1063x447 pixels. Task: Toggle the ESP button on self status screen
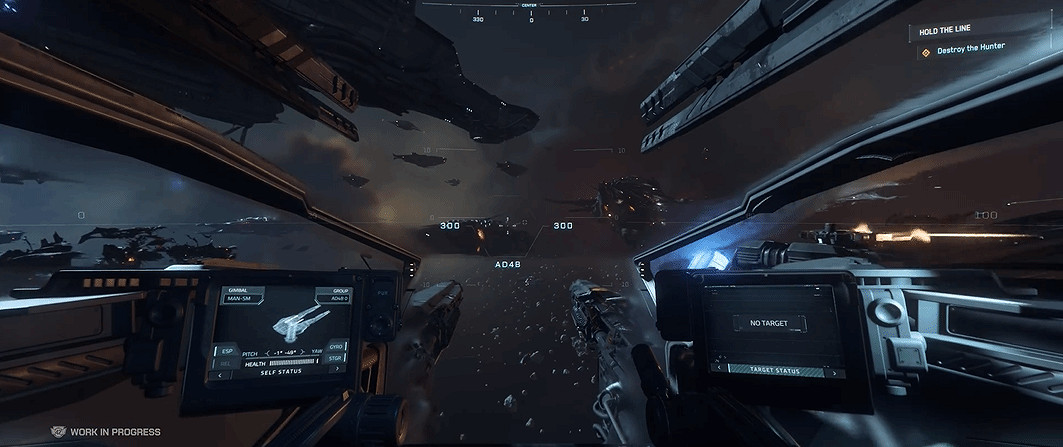[226, 353]
